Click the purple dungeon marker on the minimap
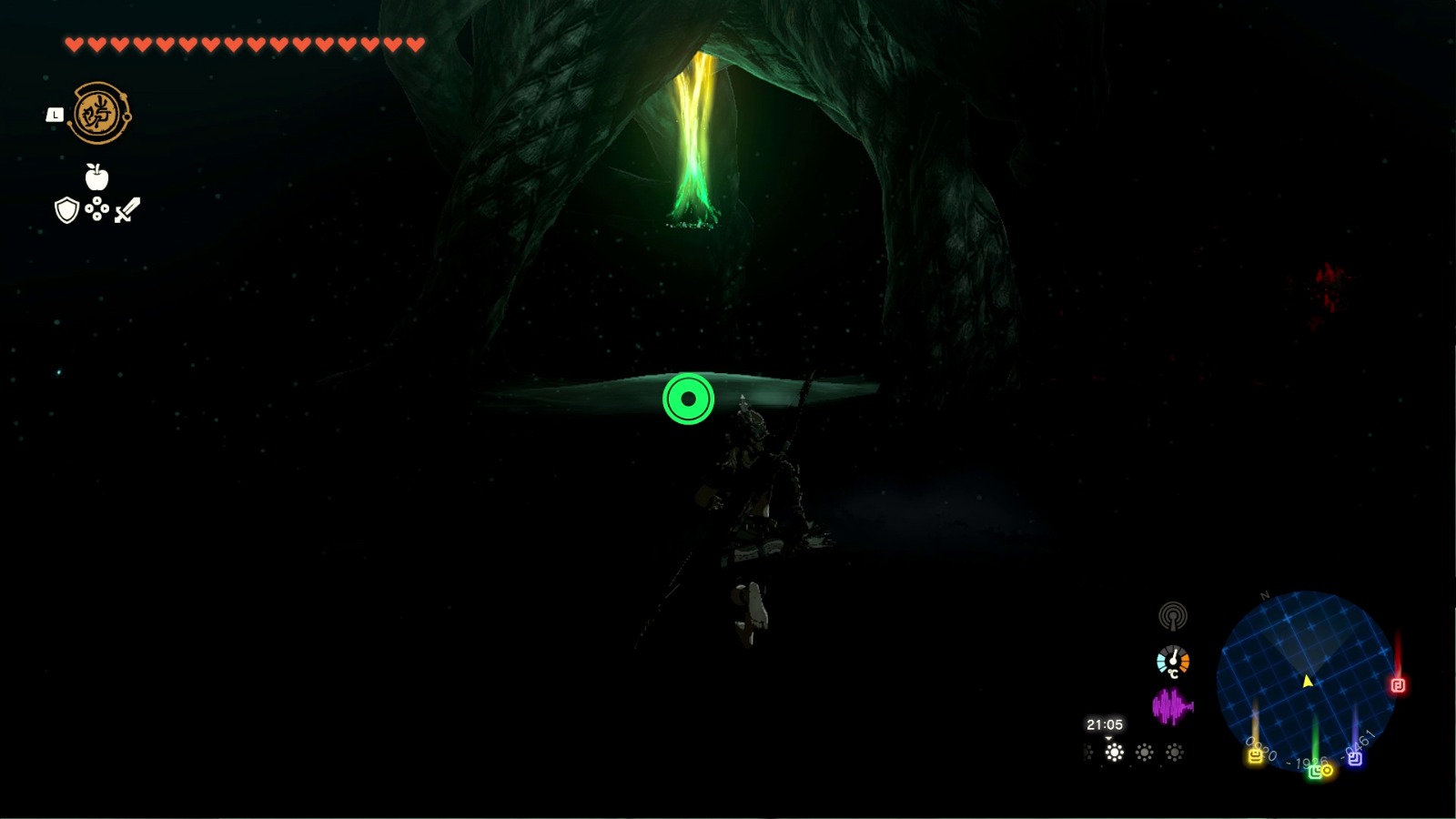1456x819 pixels. coord(1356,758)
